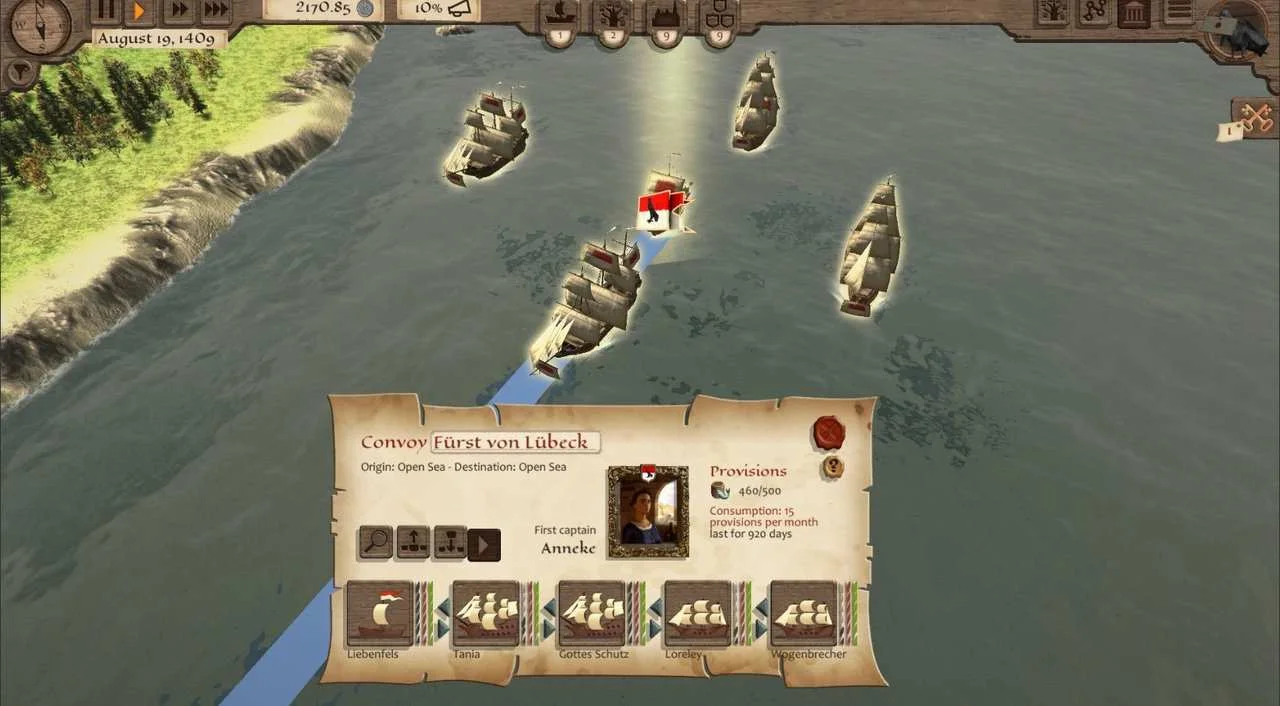Open the trade routes network button
This screenshot has width=1280, height=706.
[1093, 12]
